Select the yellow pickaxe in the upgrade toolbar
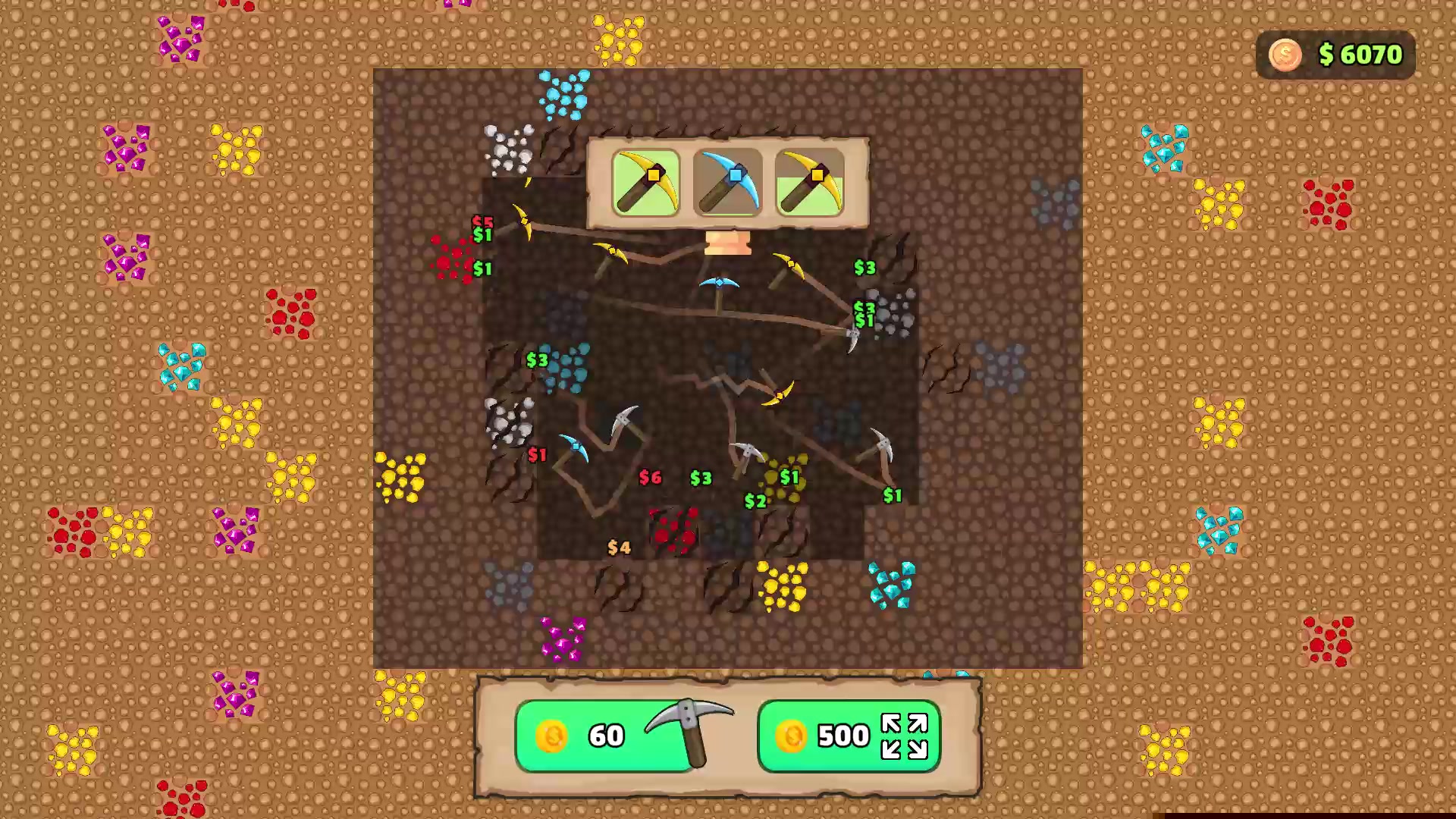The image size is (1456, 819). point(645,182)
